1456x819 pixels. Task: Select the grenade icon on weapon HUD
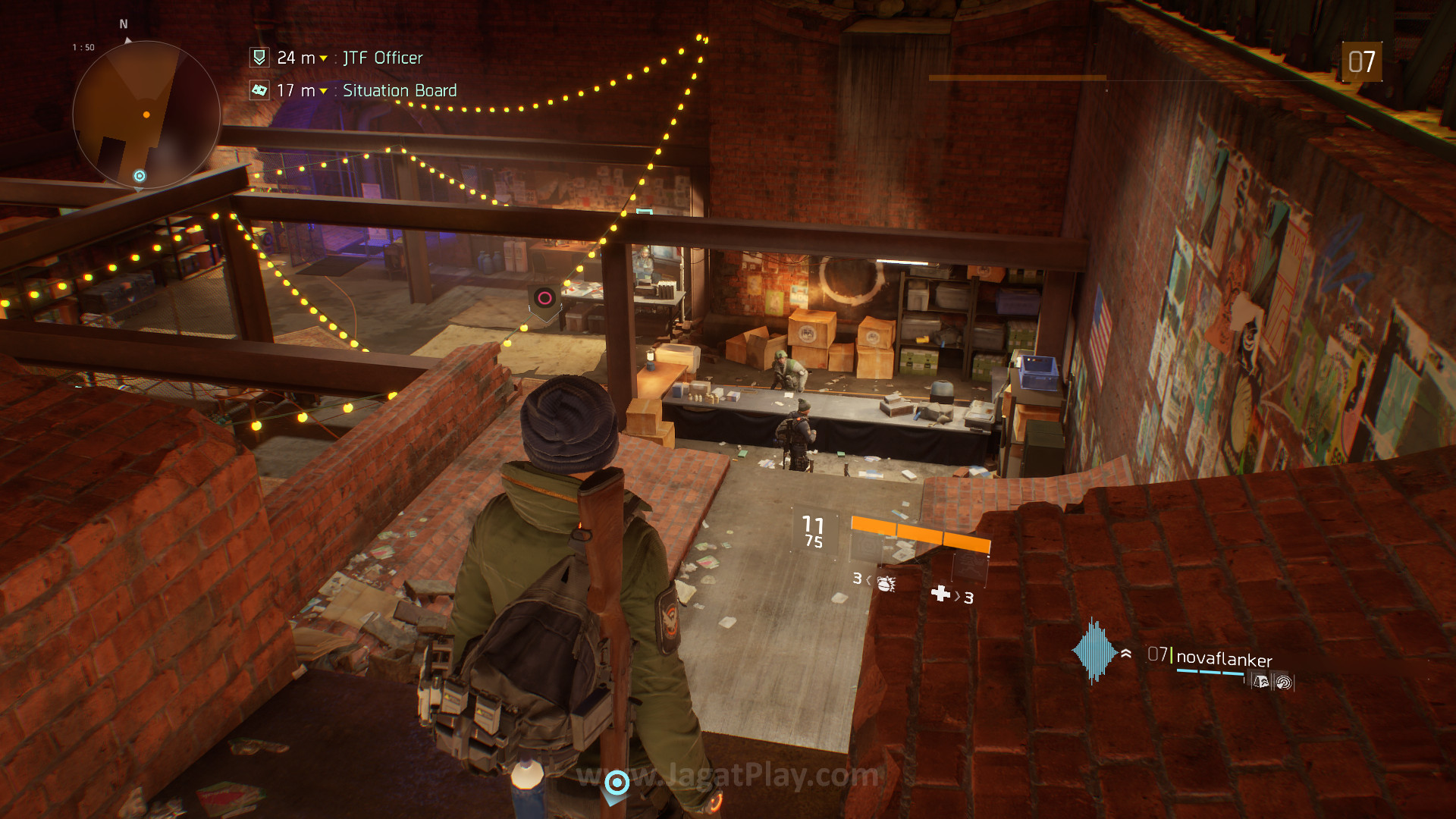coord(886,582)
